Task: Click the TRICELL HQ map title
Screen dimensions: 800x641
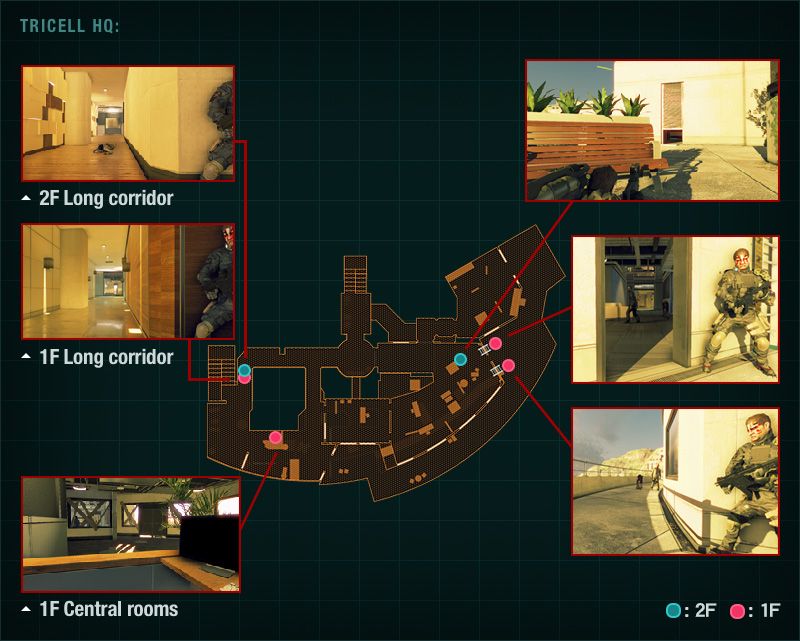Action: (70, 25)
